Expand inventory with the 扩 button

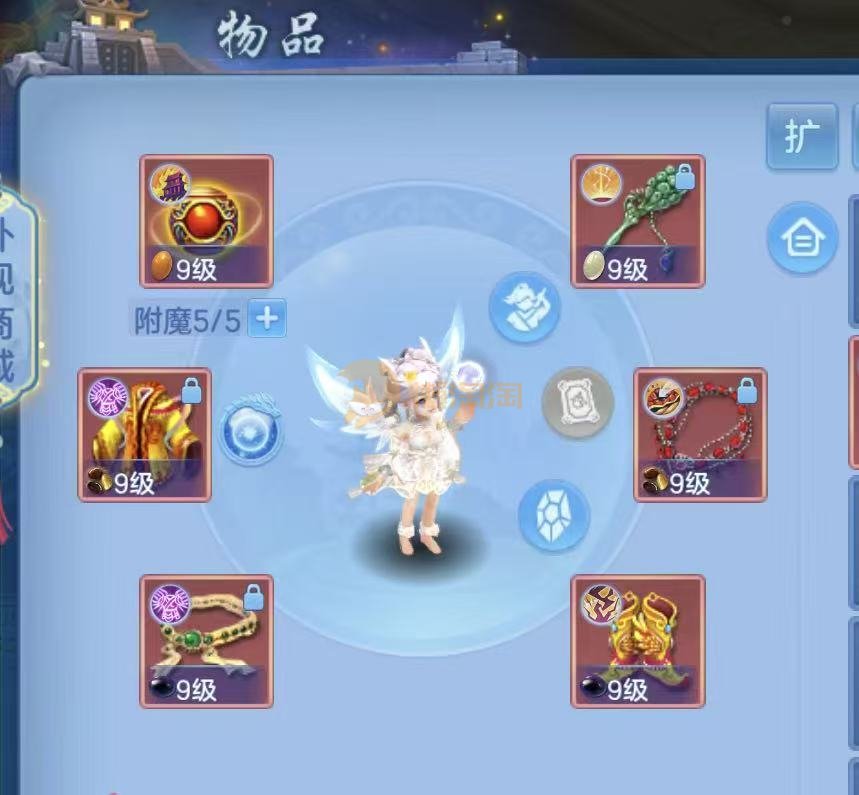point(802,136)
